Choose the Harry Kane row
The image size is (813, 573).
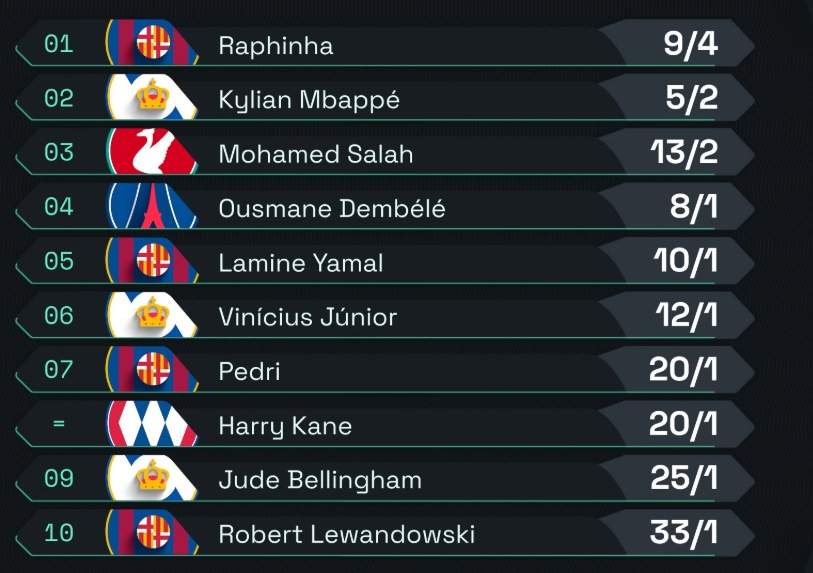click(x=285, y=425)
